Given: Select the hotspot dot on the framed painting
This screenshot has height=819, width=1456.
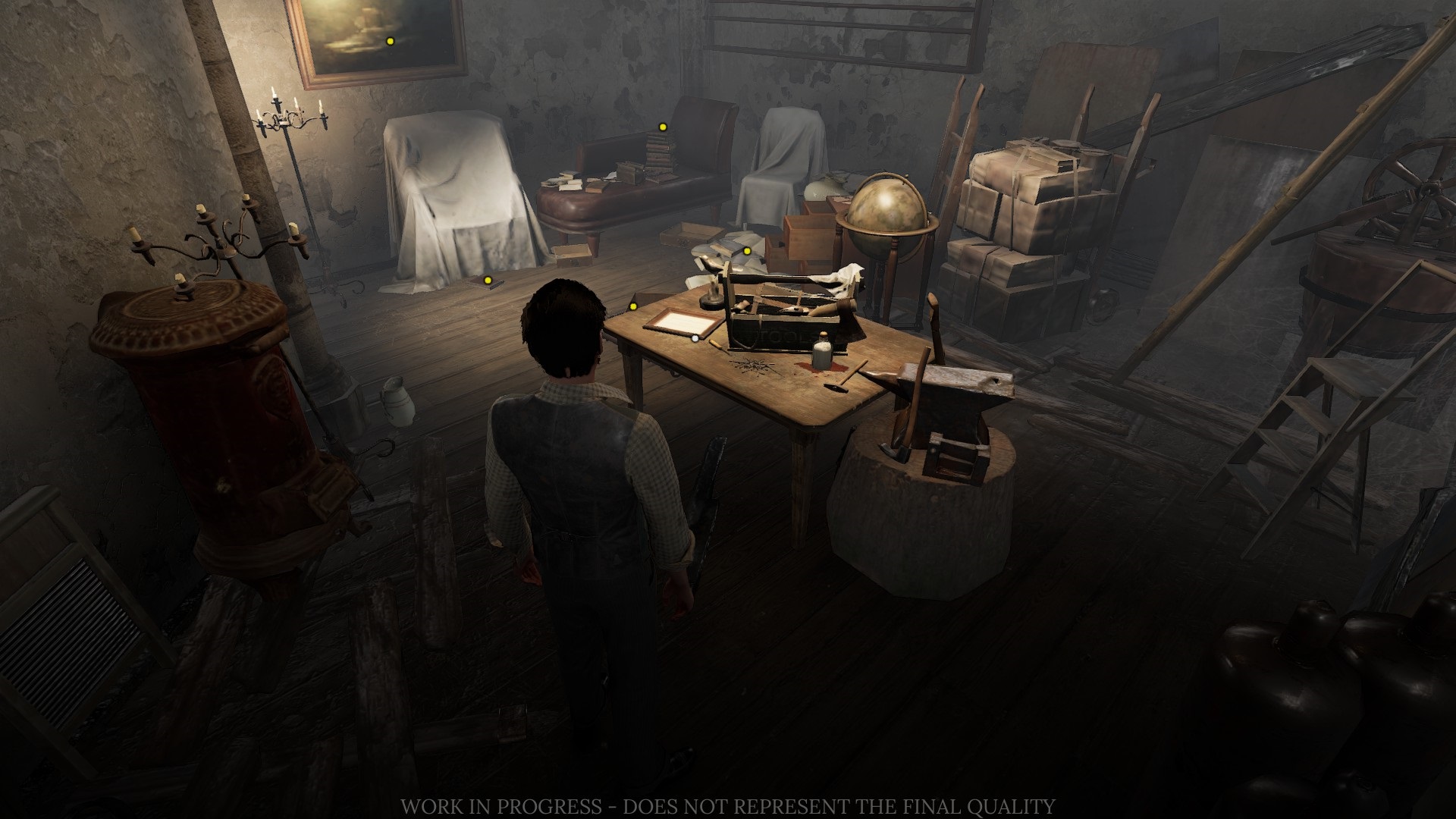Looking at the screenshot, I should pos(391,41).
